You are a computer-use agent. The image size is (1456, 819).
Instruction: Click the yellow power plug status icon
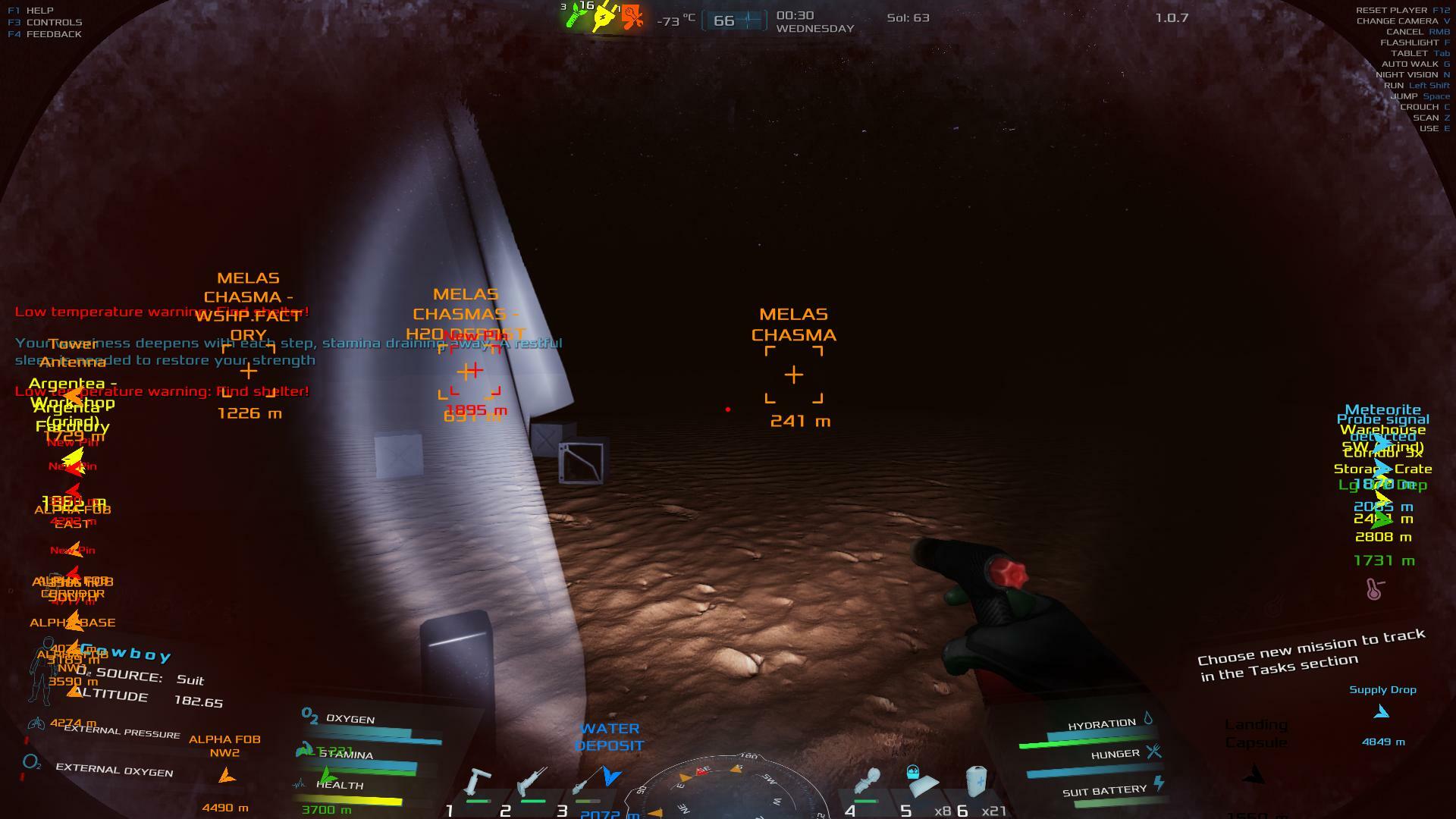click(x=604, y=15)
